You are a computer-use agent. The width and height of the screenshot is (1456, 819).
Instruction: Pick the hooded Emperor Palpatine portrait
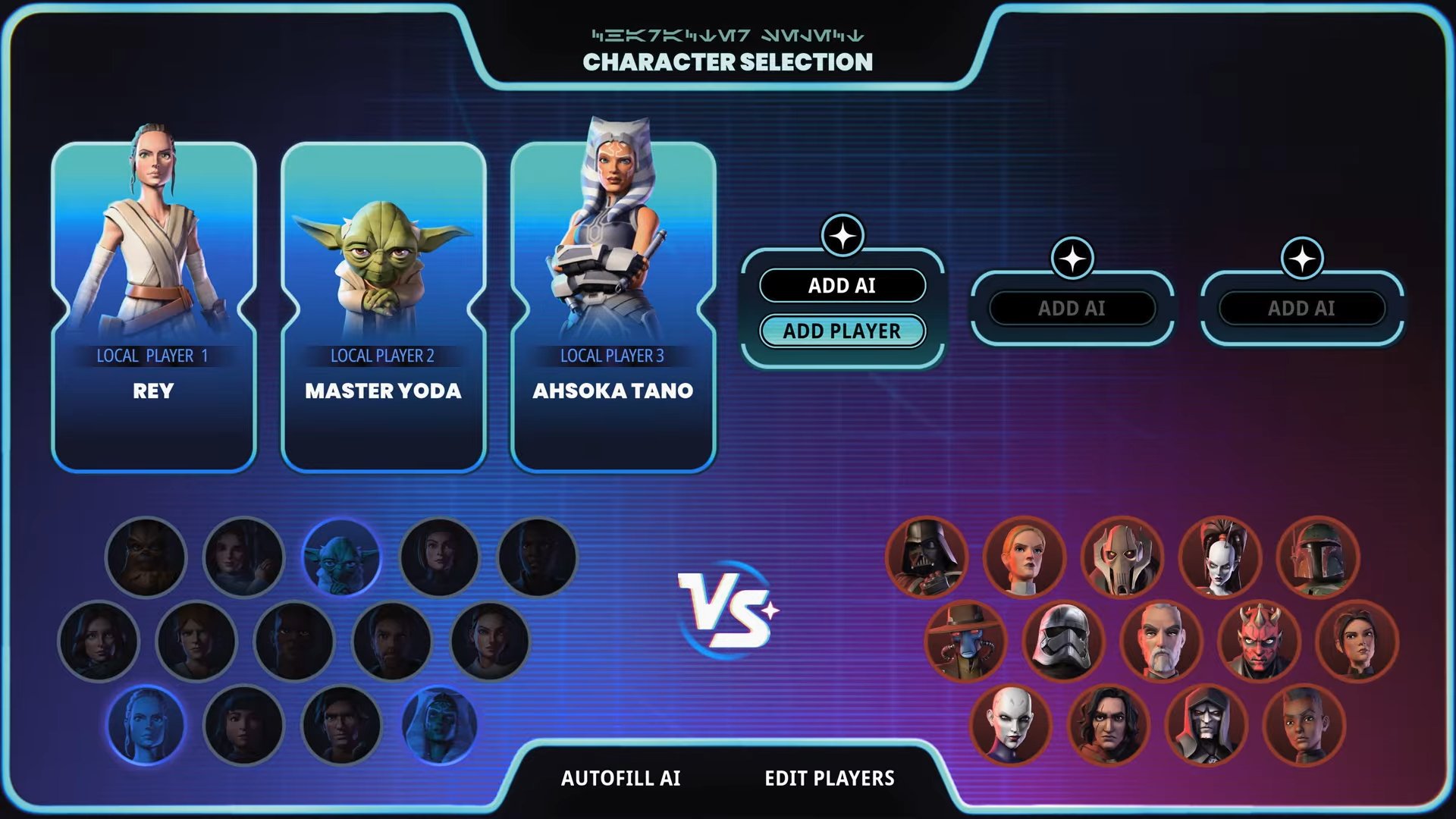(x=1206, y=725)
